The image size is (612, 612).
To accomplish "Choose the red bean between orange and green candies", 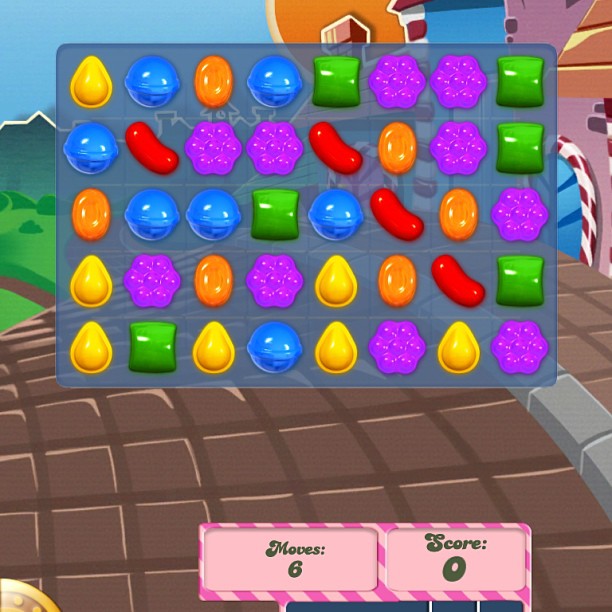I will tap(458, 281).
